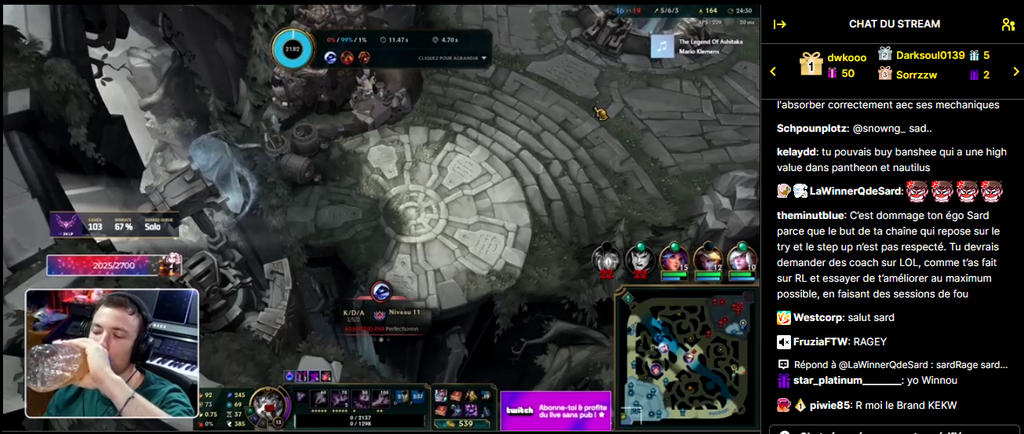
Task: Click the Twitch 'Abonne-toi' subscribe banner
Action: pos(554,410)
